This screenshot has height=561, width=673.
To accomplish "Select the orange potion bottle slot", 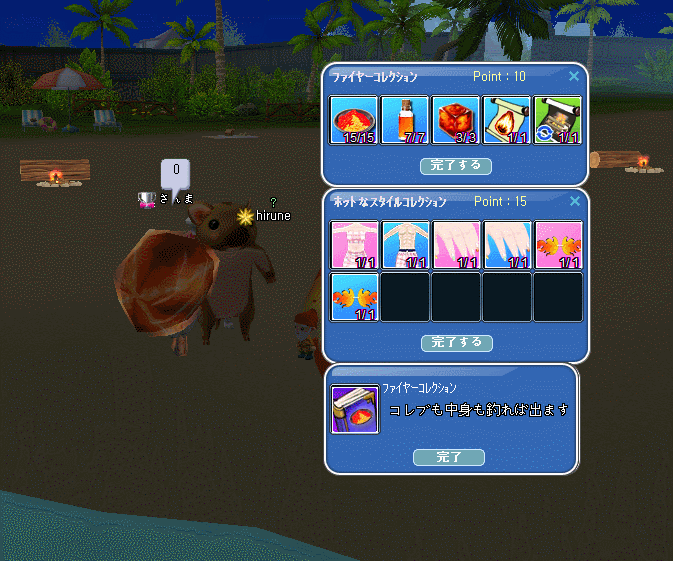I will click(x=405, y=120).
